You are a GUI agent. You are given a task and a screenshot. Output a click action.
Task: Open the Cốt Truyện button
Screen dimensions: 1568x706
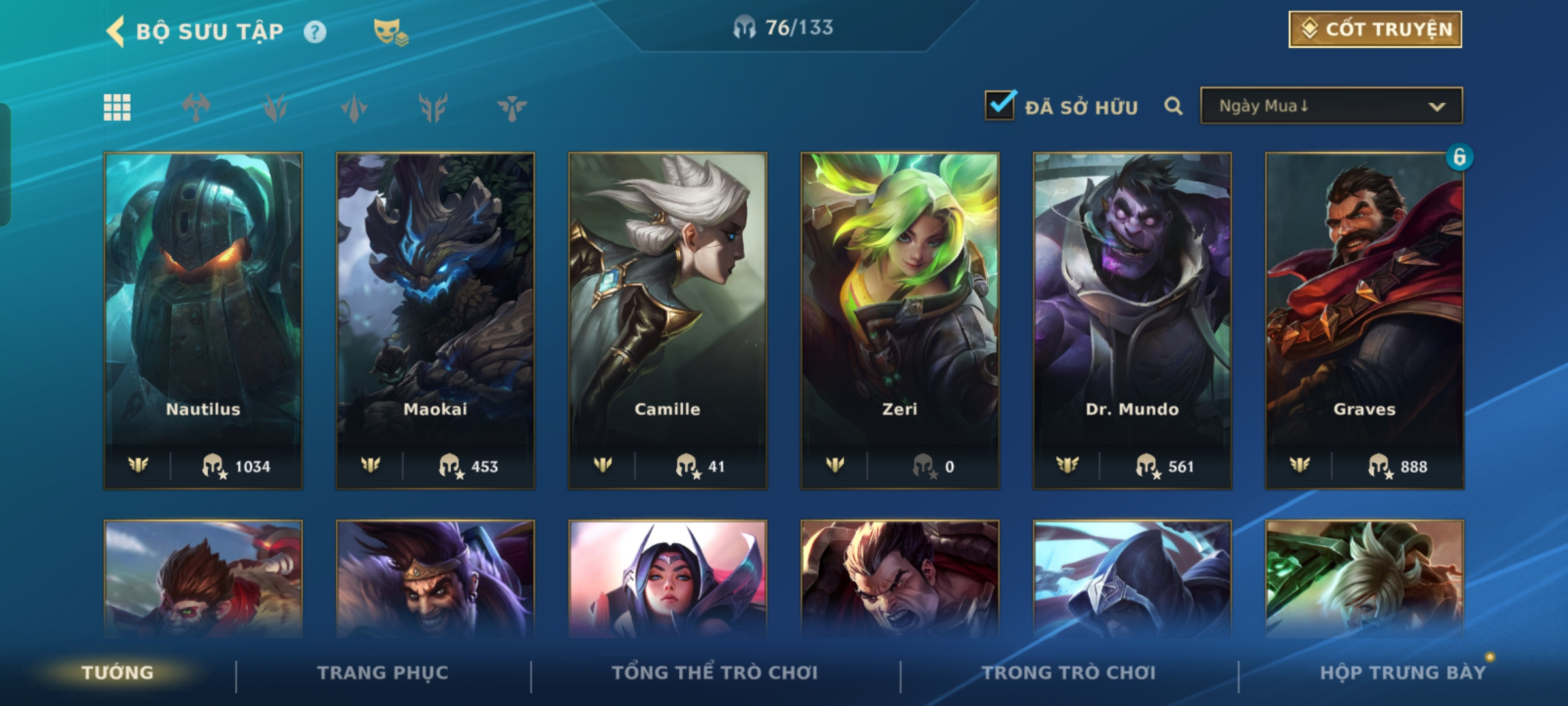click(1375, 29)
